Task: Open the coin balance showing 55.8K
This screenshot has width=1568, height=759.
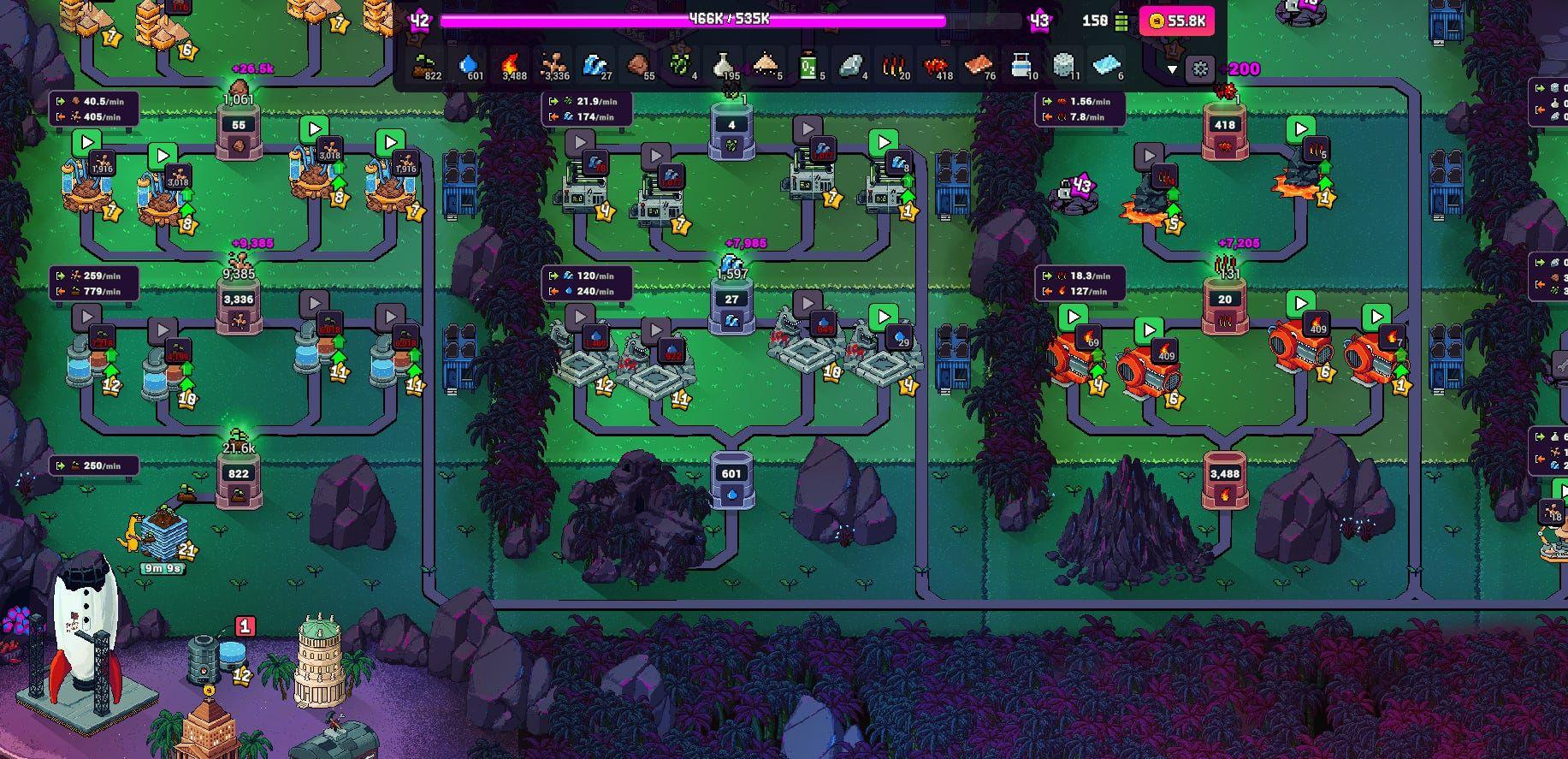Action: (1177, 21)
